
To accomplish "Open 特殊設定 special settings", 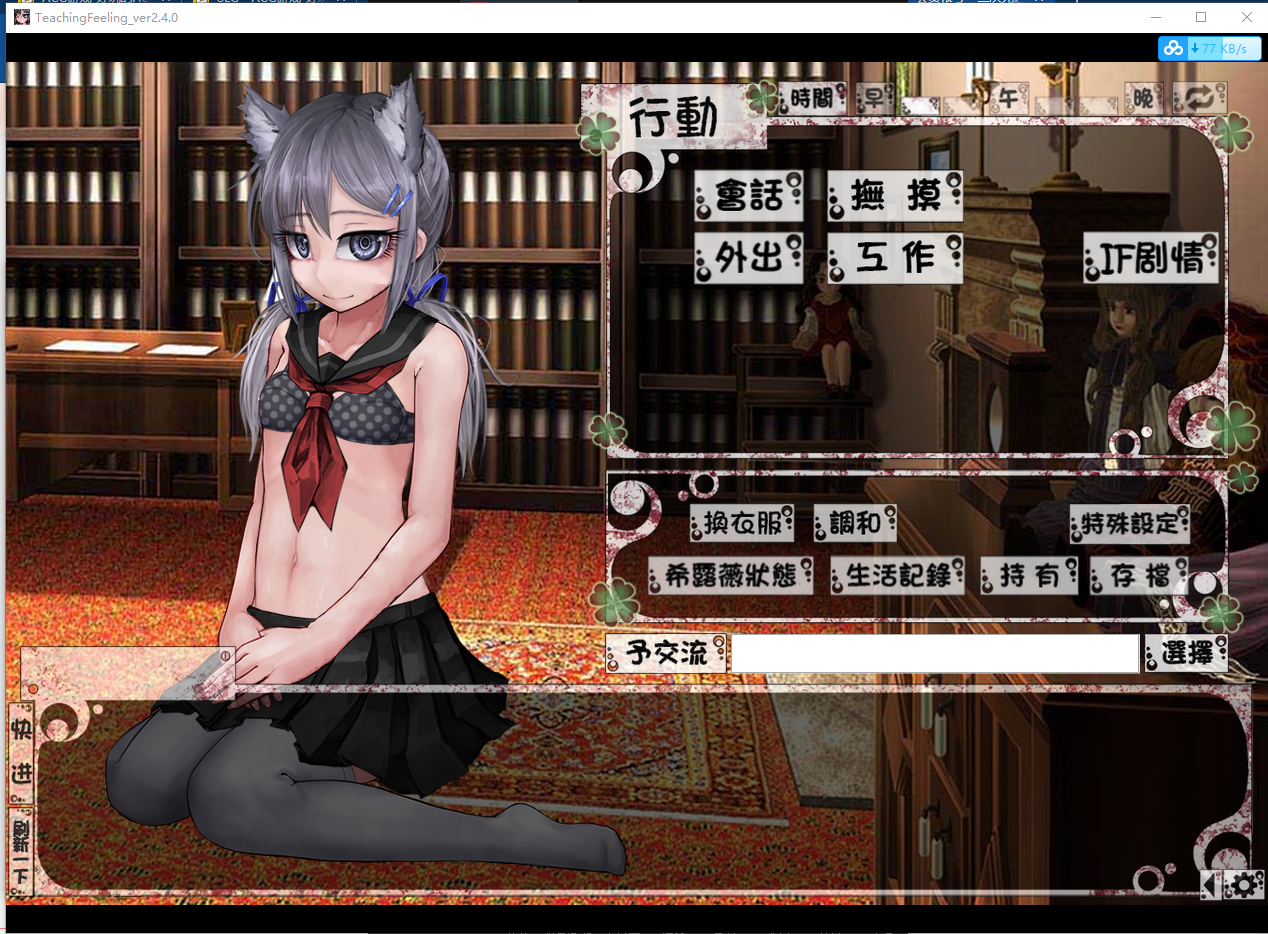I will pos(1130,523).
